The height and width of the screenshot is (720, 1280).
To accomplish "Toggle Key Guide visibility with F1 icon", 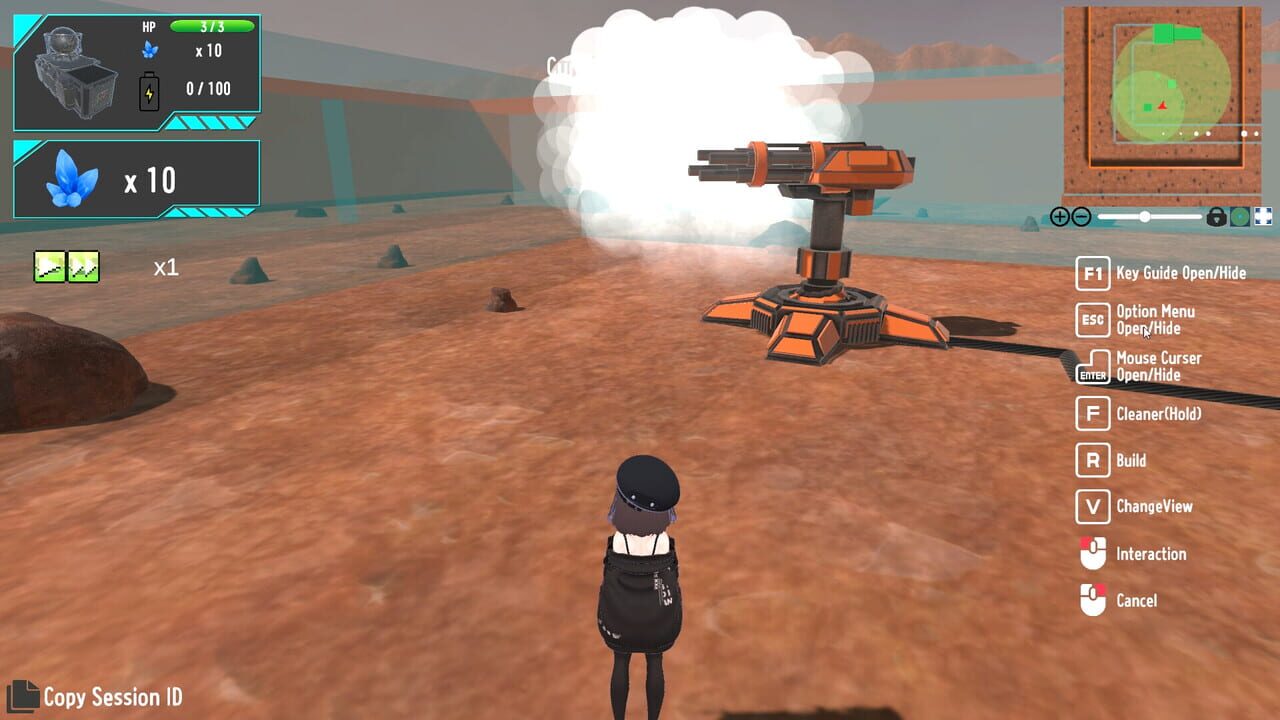I will 1093,274.
